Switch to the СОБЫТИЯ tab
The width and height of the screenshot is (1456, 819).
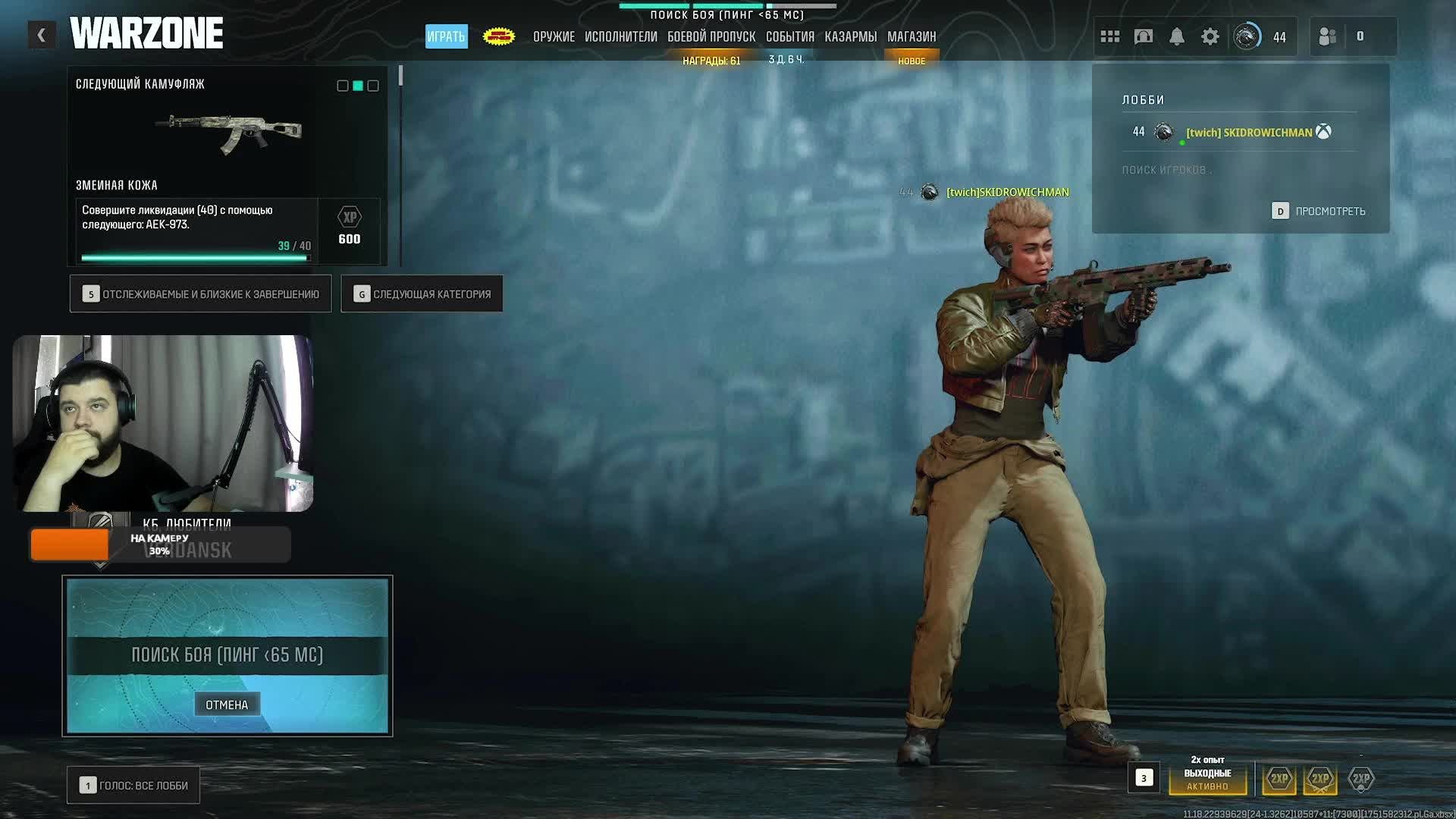pyautogui.click(x=789, y=36)
